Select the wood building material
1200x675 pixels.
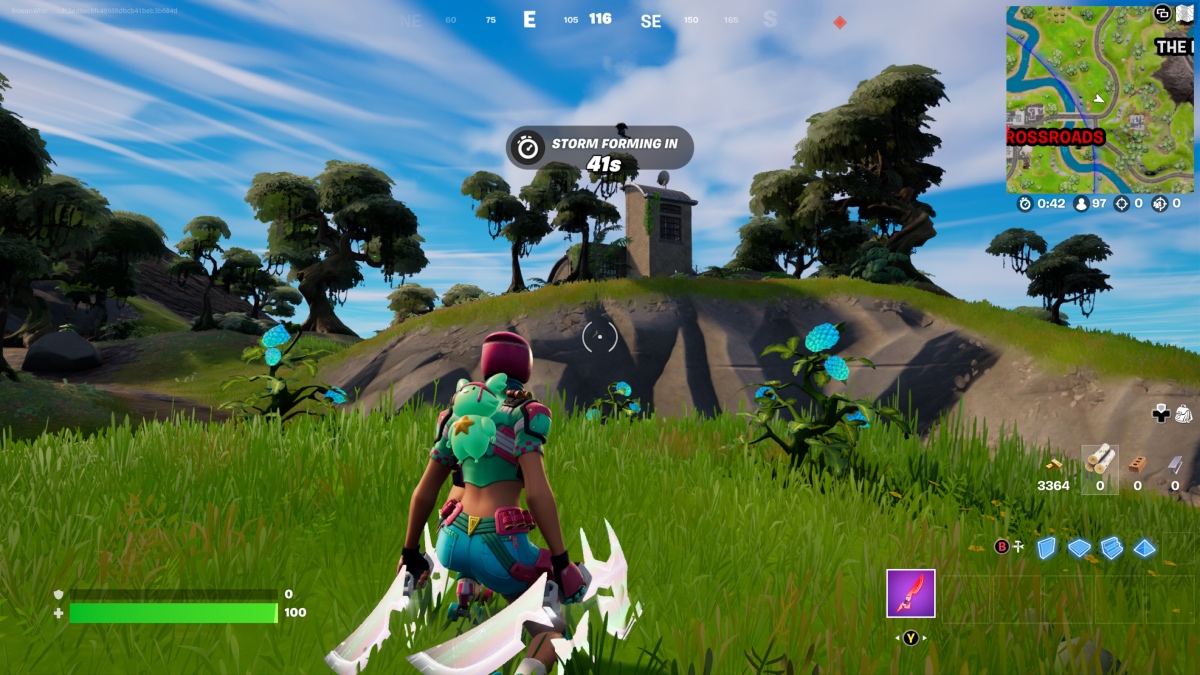[1100, 461]
